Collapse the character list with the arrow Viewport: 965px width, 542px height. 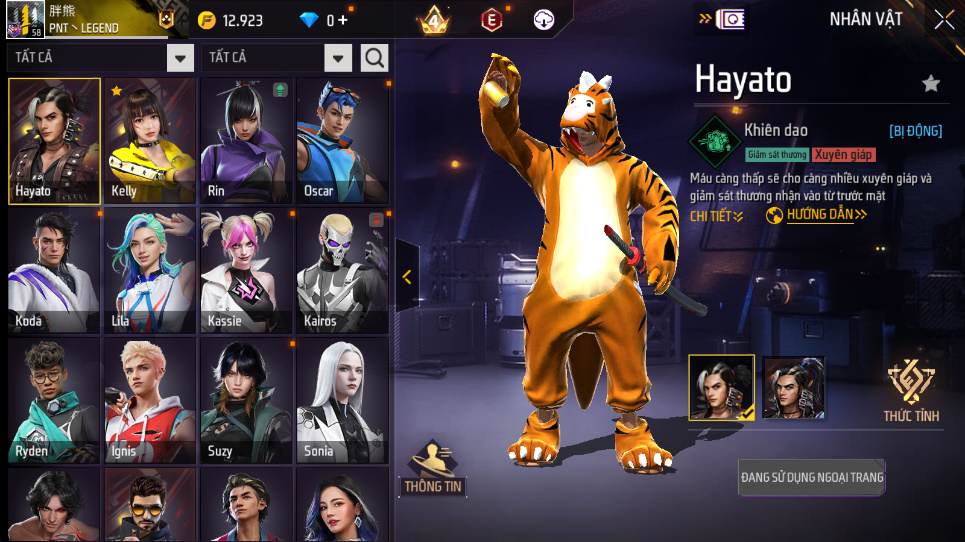coord(407,277)
